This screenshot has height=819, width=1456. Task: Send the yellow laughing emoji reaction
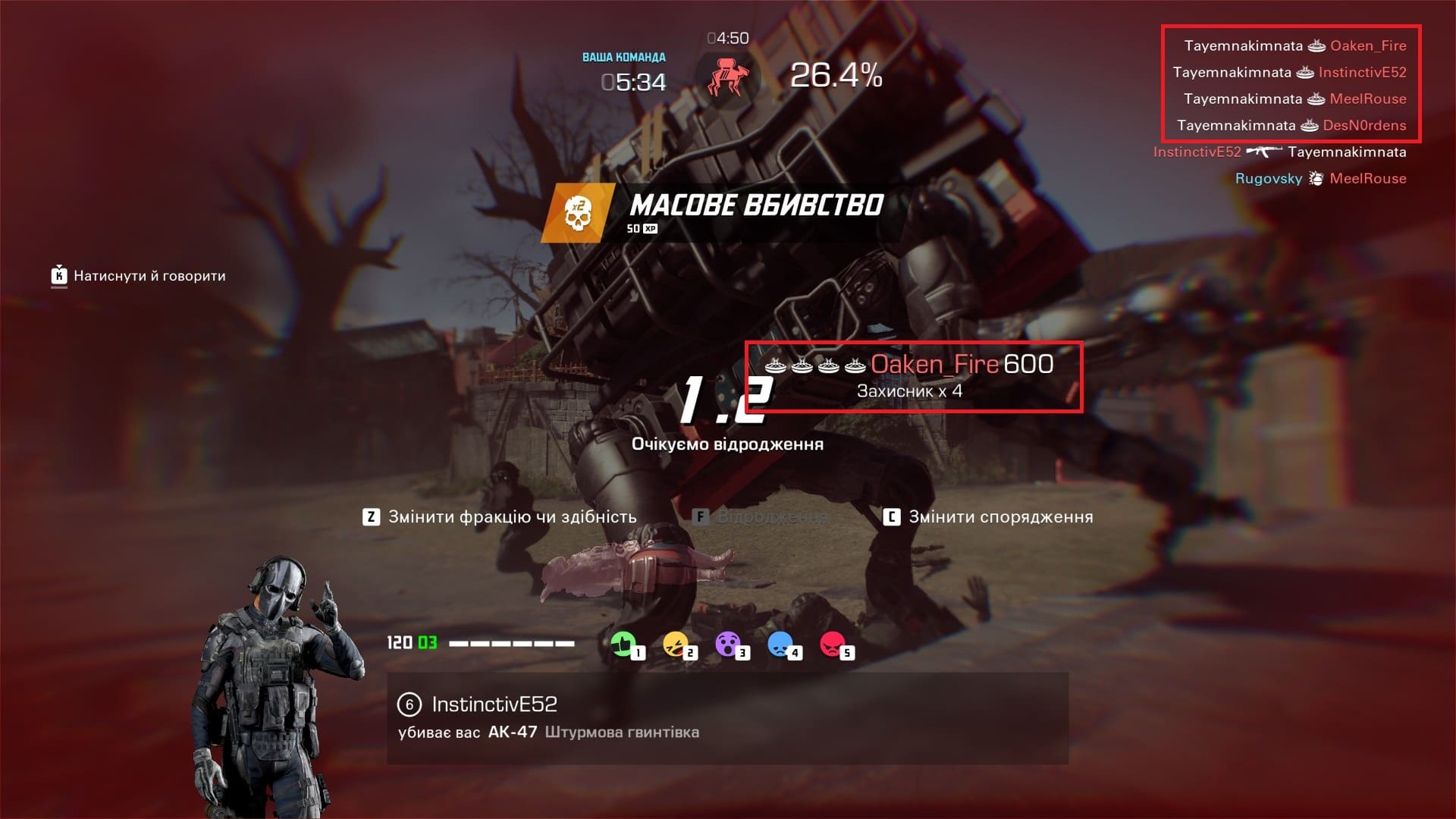click(676, 645)
